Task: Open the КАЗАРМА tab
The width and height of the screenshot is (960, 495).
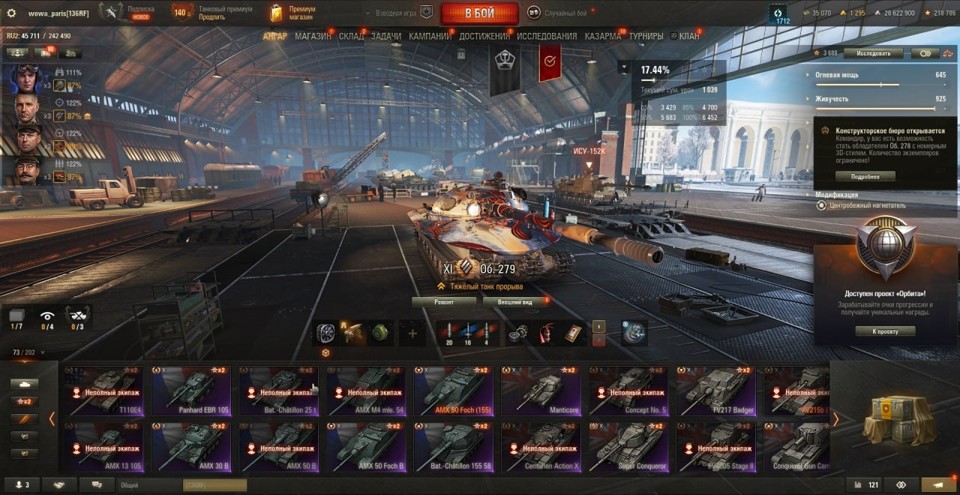Action: click(x=605, y=36)
